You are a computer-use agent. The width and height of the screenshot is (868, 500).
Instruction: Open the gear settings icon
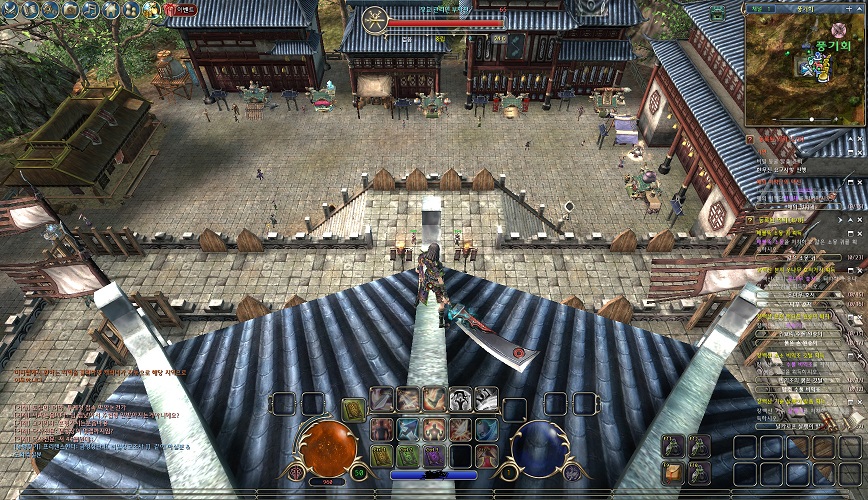click(x=50, y=10)
